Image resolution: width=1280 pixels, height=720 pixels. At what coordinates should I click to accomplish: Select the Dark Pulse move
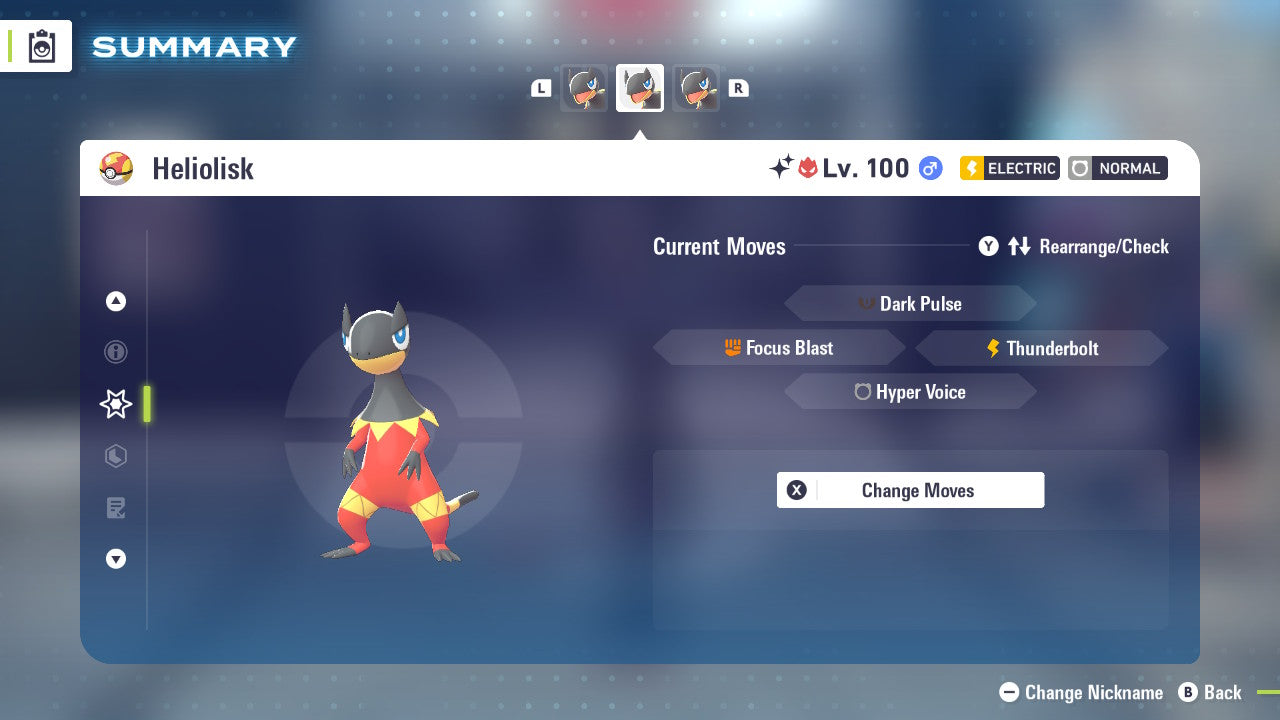tap(910, 303)
